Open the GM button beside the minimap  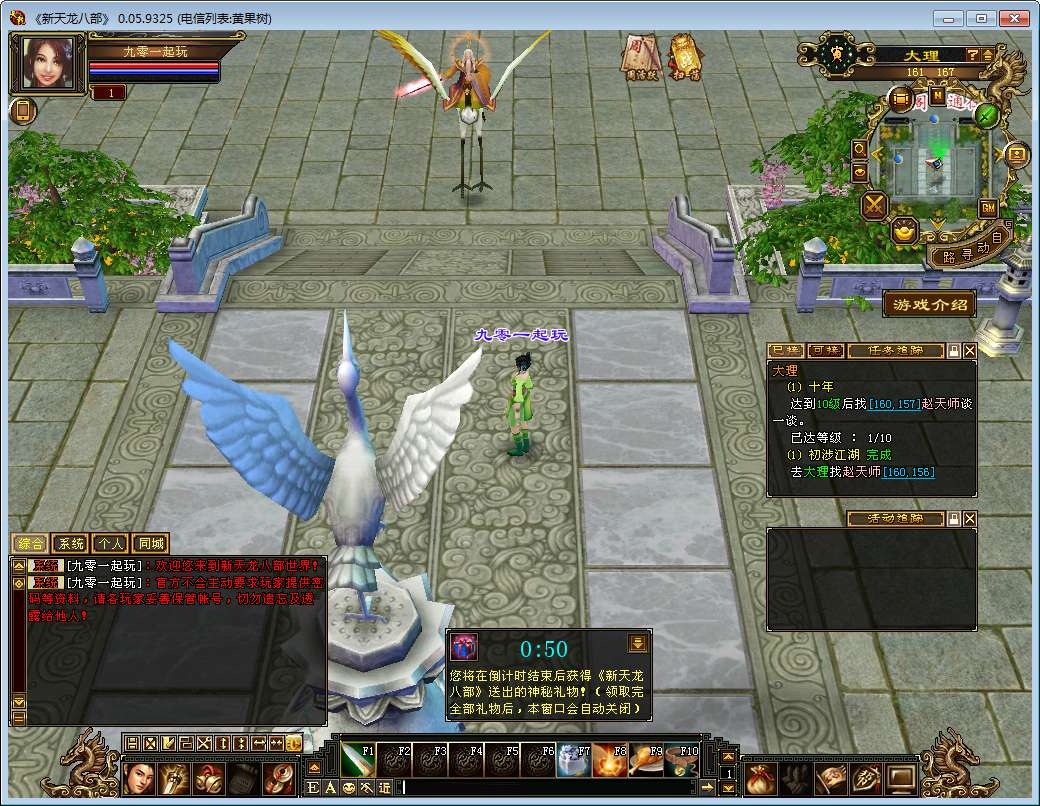pyautogui.click(x=987, y=208)
